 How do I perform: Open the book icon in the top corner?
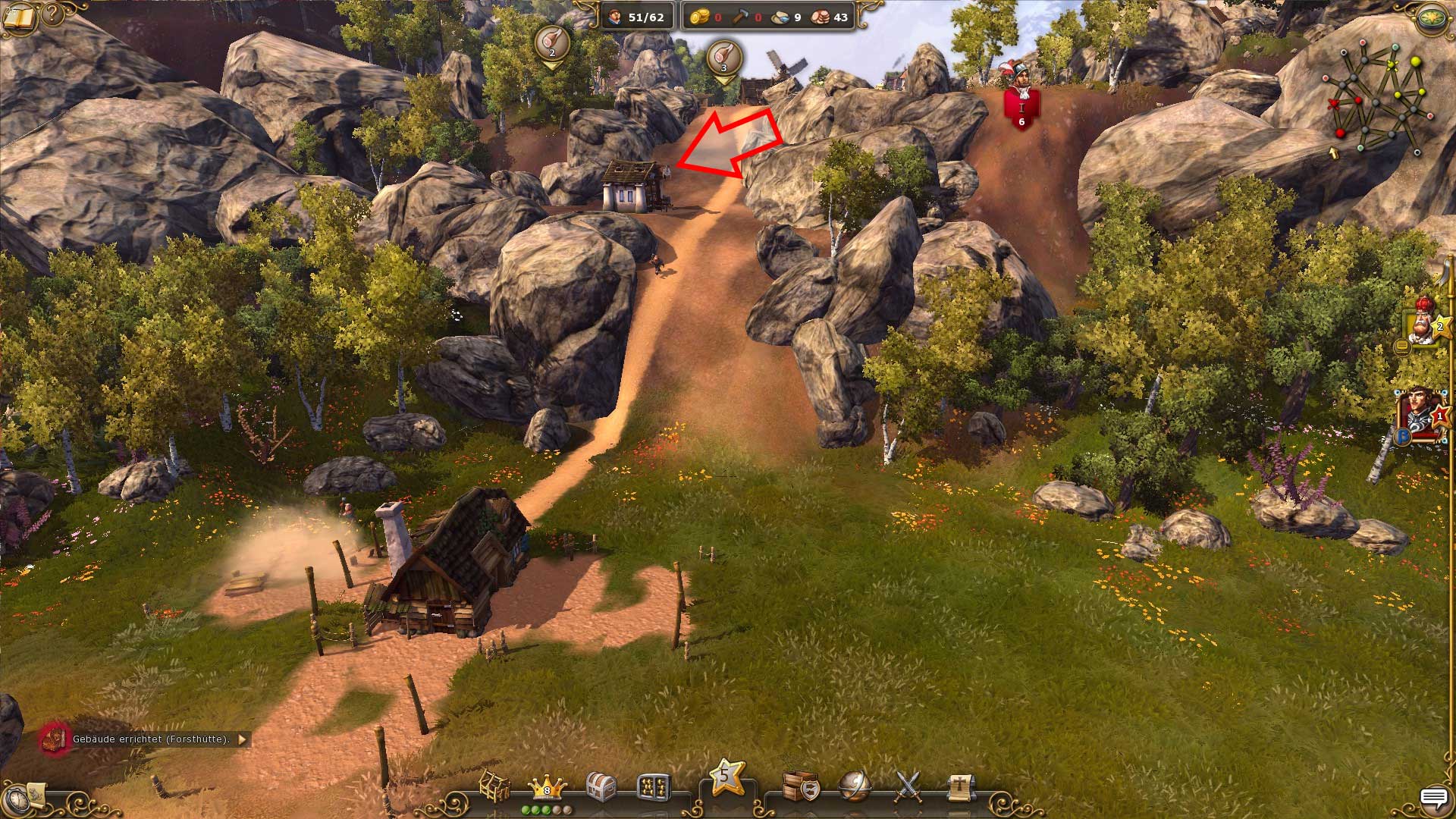[18, 17]
